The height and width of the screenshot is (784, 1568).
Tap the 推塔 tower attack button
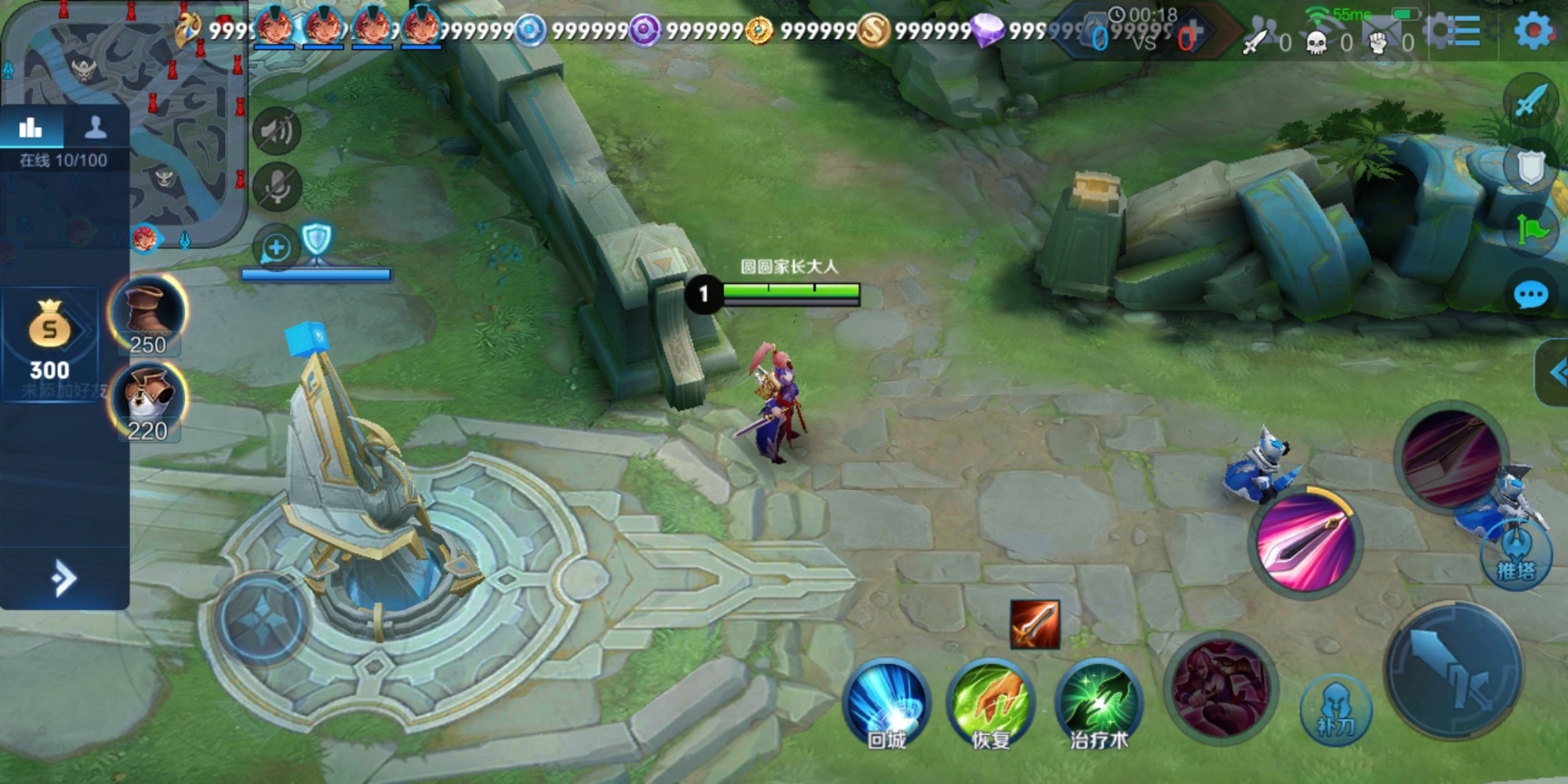pos(1516,555)
